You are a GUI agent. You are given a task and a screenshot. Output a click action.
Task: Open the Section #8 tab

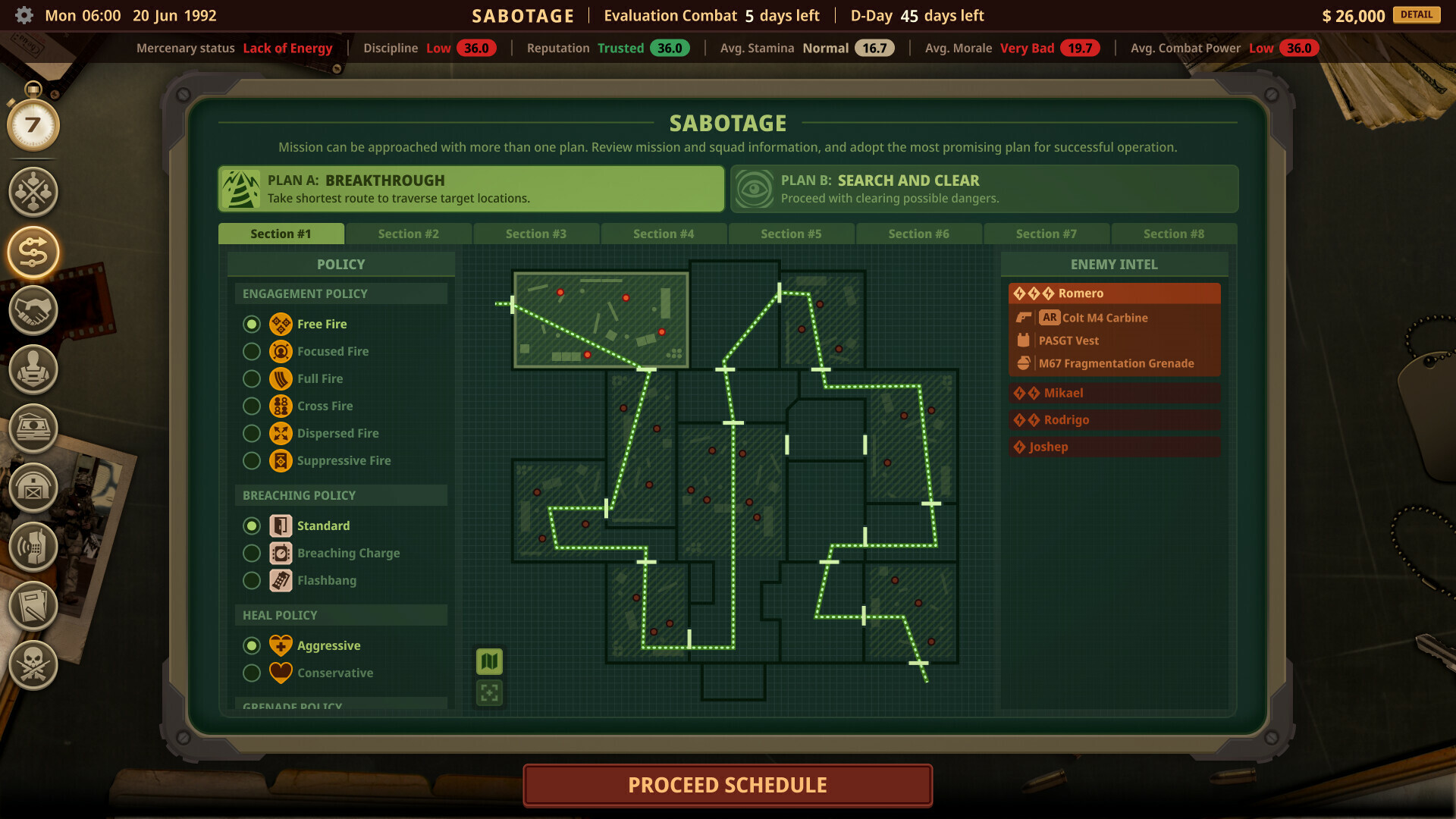pyautogui.click(x=1174, y=234)
